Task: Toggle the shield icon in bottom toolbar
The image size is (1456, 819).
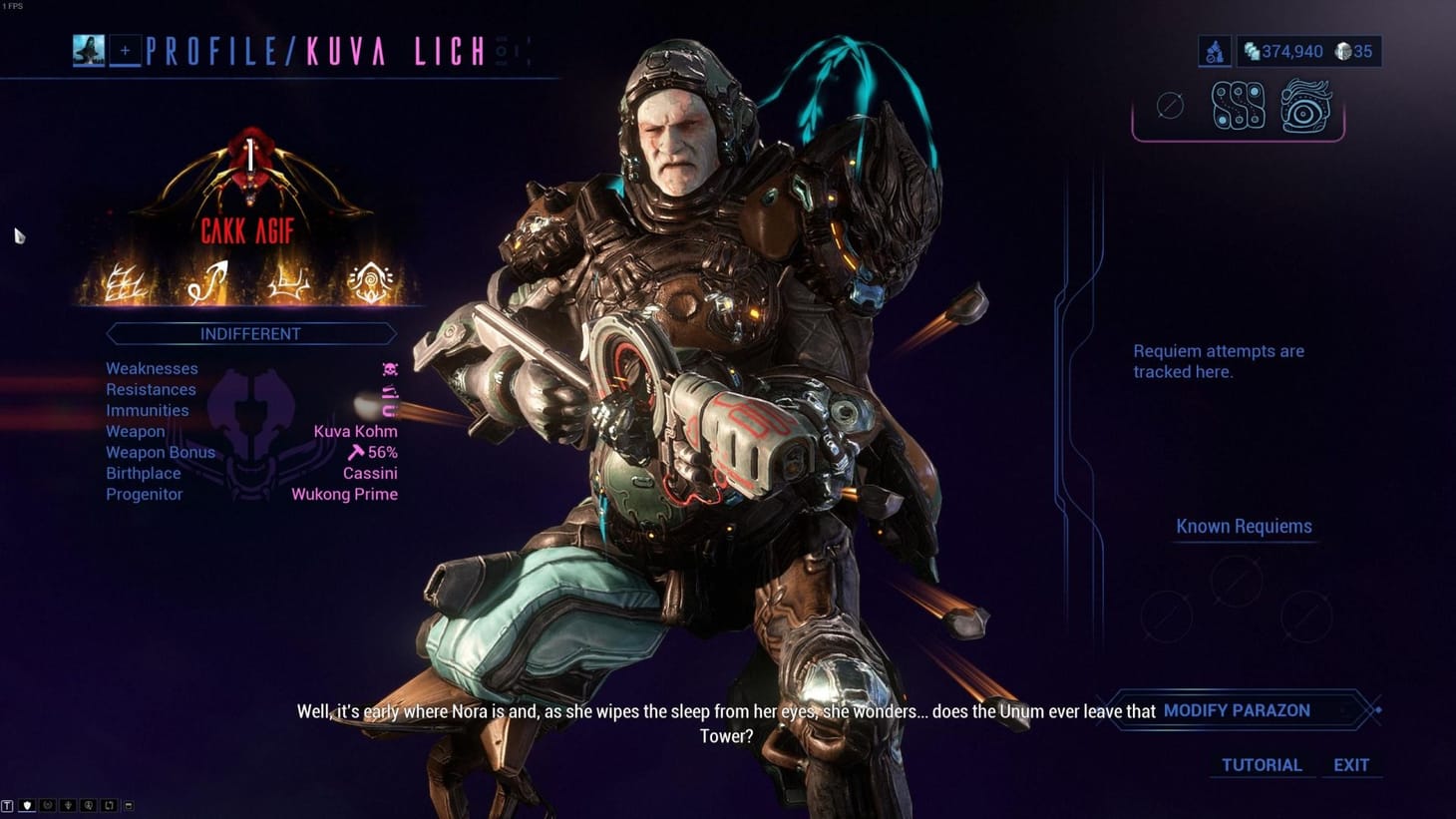Action: point(27,805)
